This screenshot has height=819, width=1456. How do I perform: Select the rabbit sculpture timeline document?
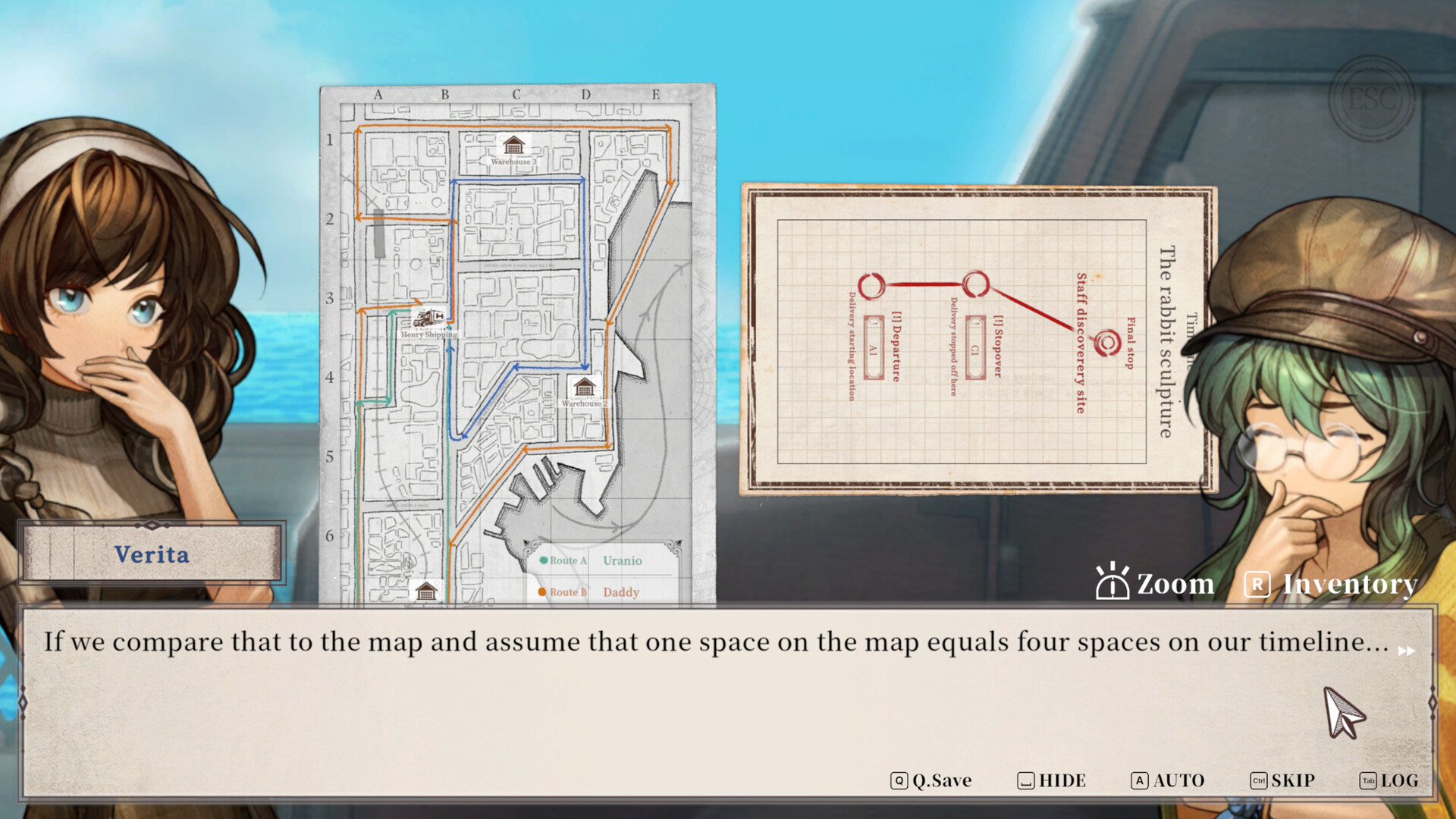click(978, 340)
